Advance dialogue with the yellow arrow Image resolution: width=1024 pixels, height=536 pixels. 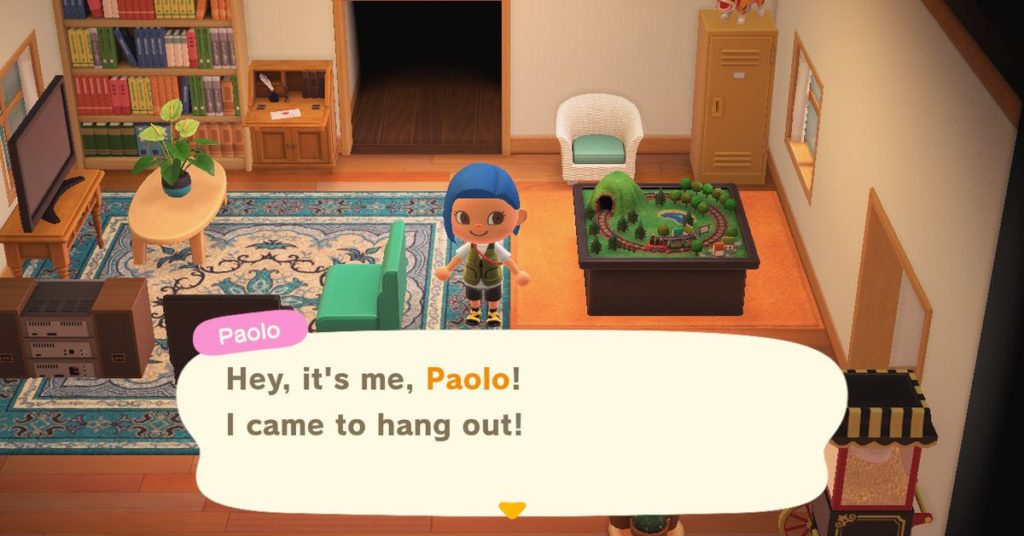coord(512,510)
